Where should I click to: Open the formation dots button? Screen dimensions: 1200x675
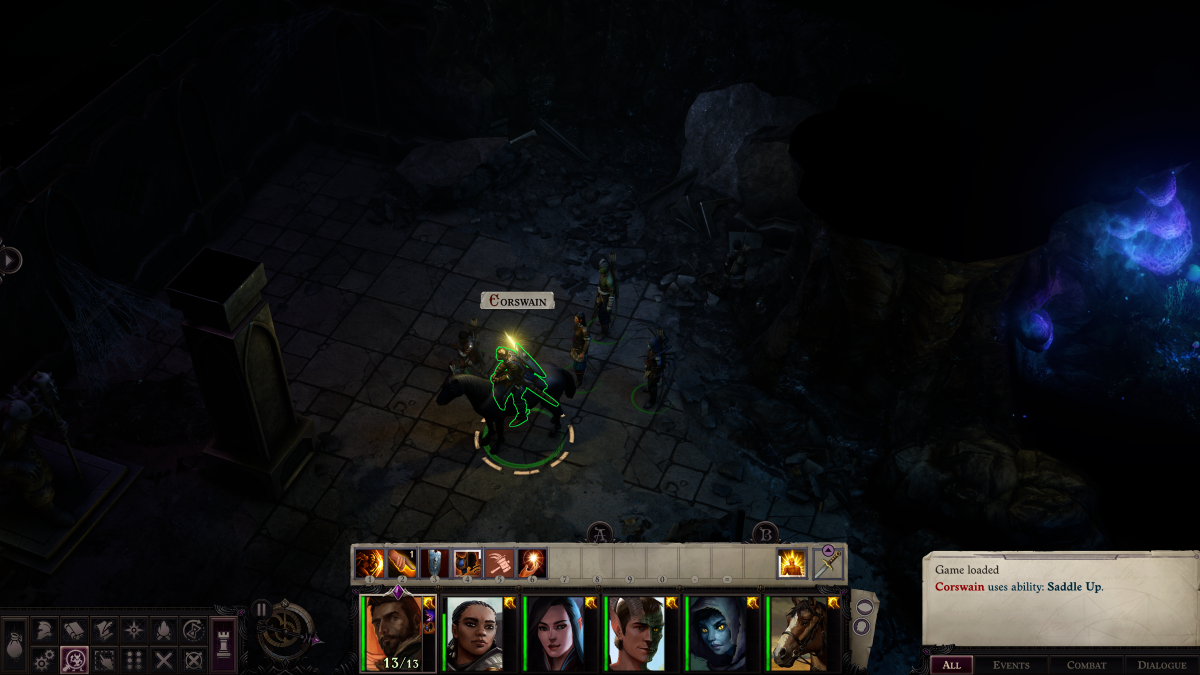point(134,660)
